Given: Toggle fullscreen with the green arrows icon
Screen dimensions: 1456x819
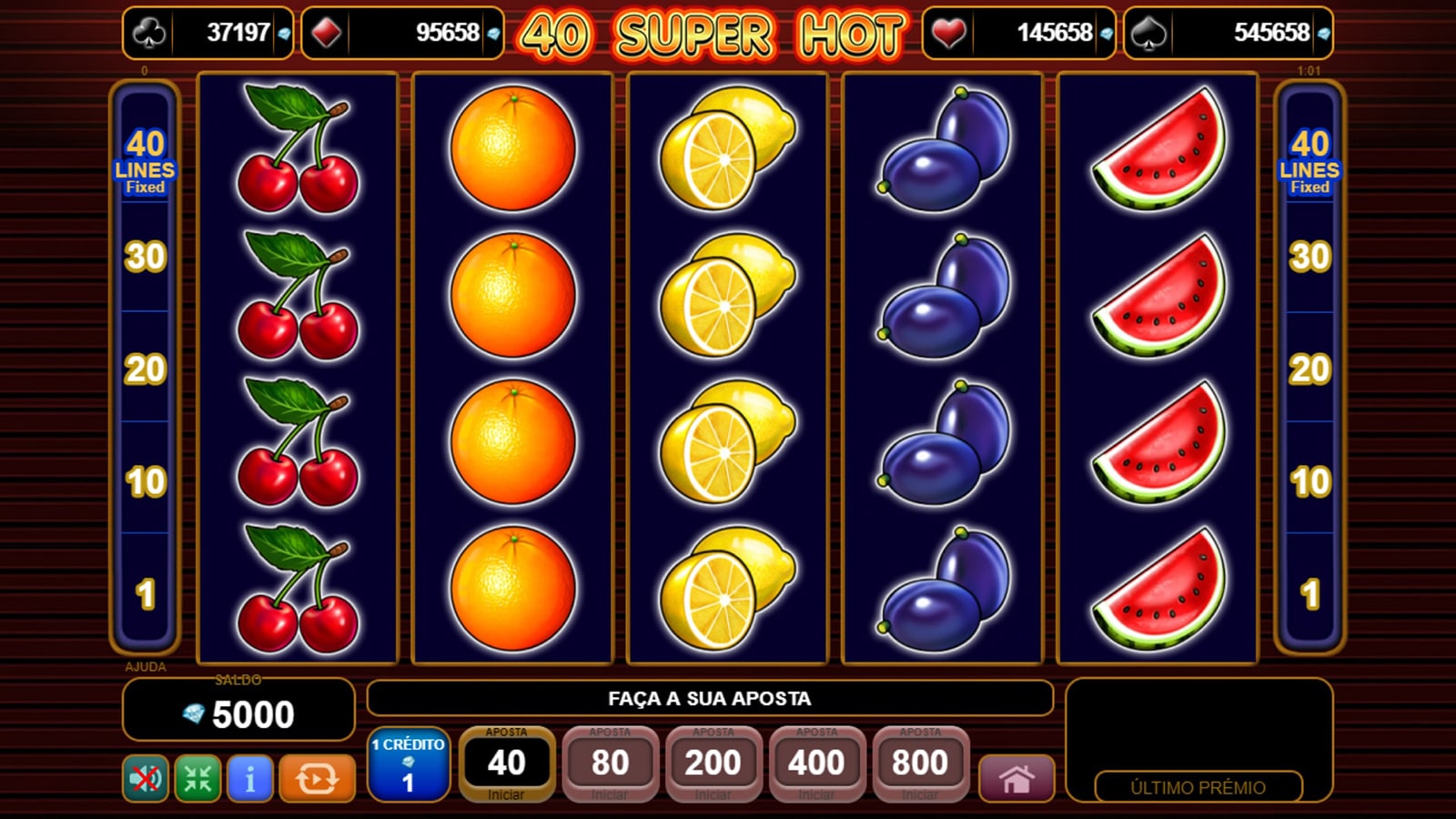Looking at the screenshot, I should pyautogui.click(x=197, y=779).
